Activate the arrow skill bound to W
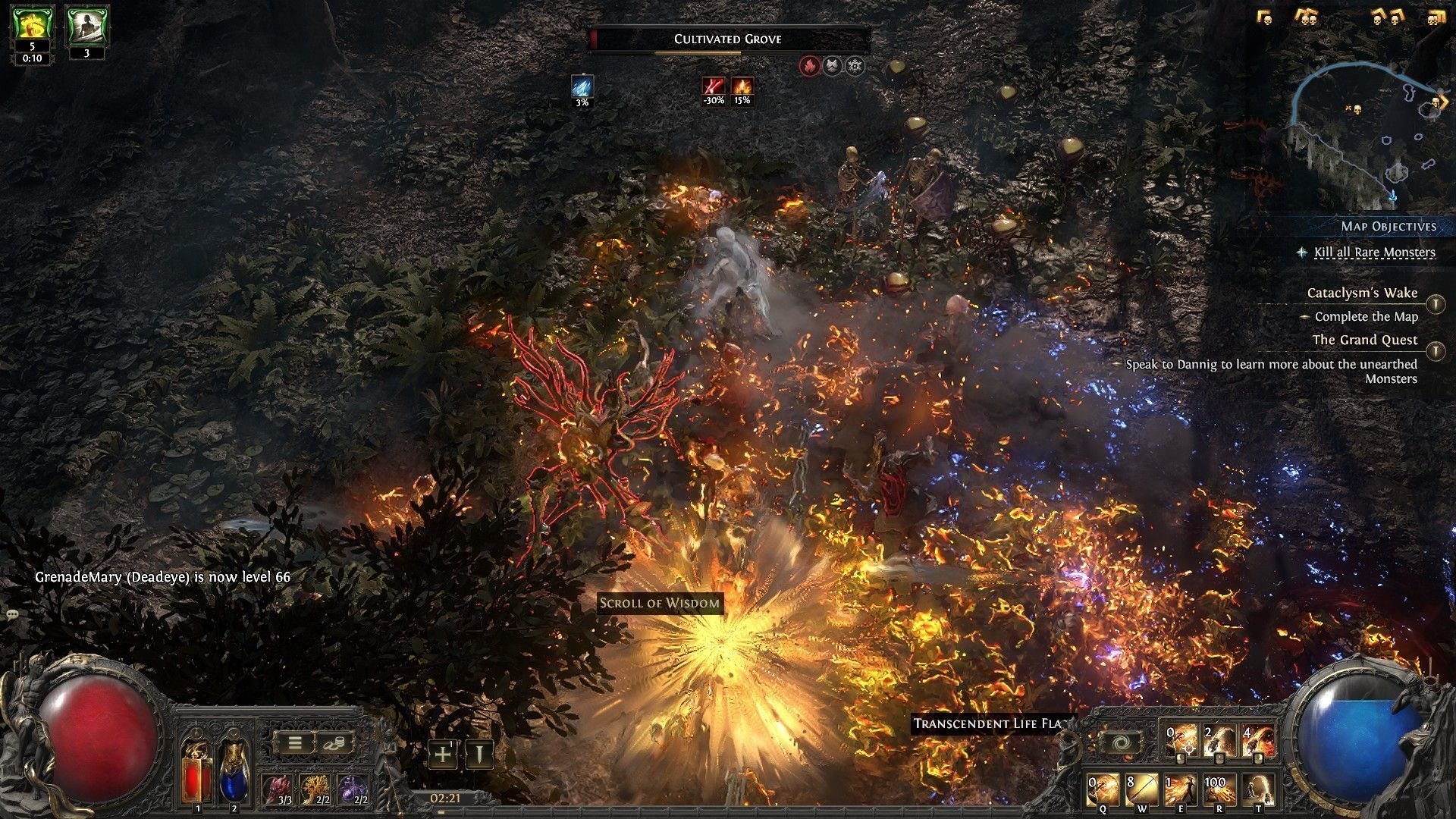The image size is (1456, 819). point(1141,789)
